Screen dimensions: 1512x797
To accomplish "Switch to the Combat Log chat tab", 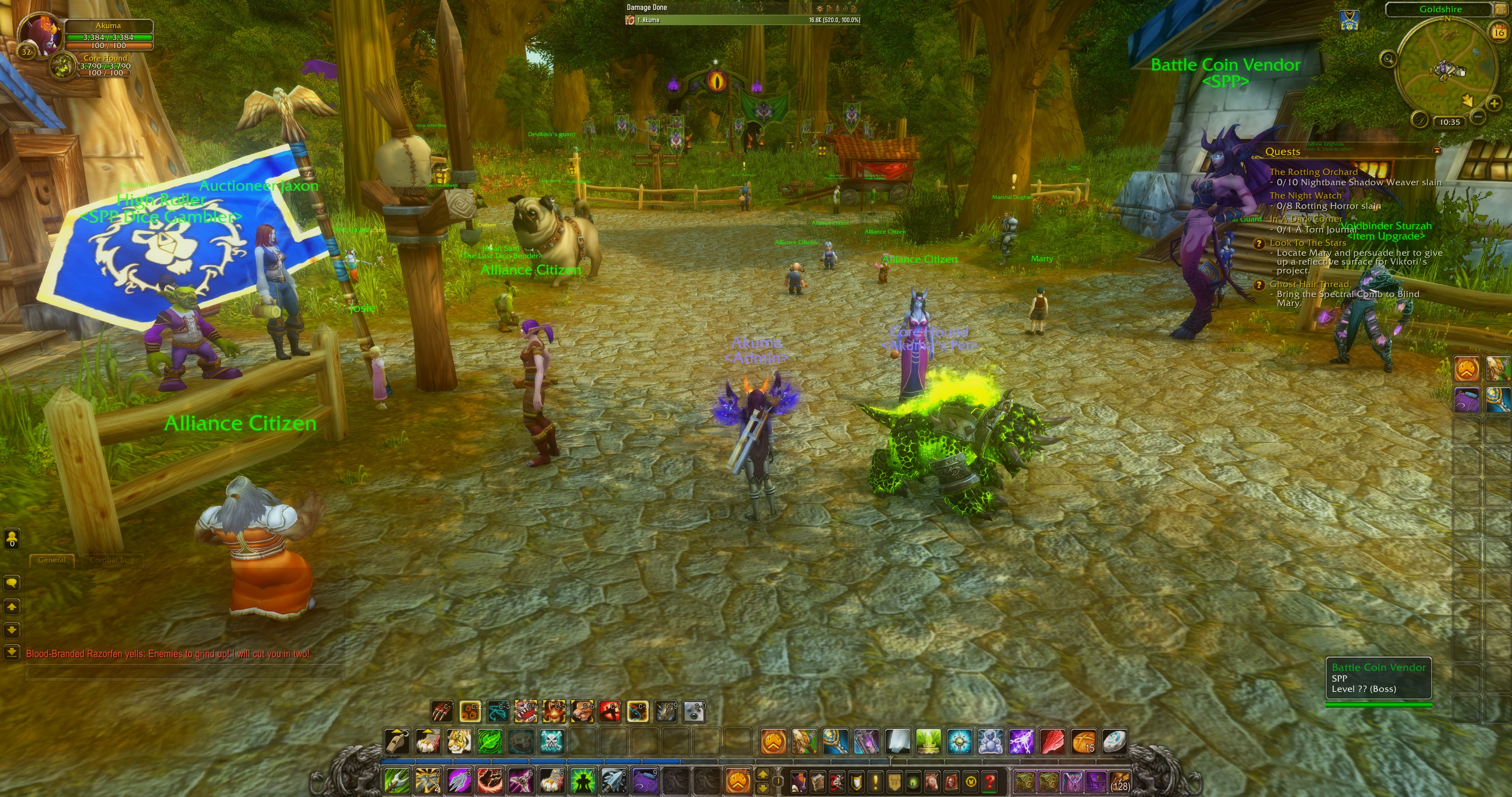I will [111, 560].
